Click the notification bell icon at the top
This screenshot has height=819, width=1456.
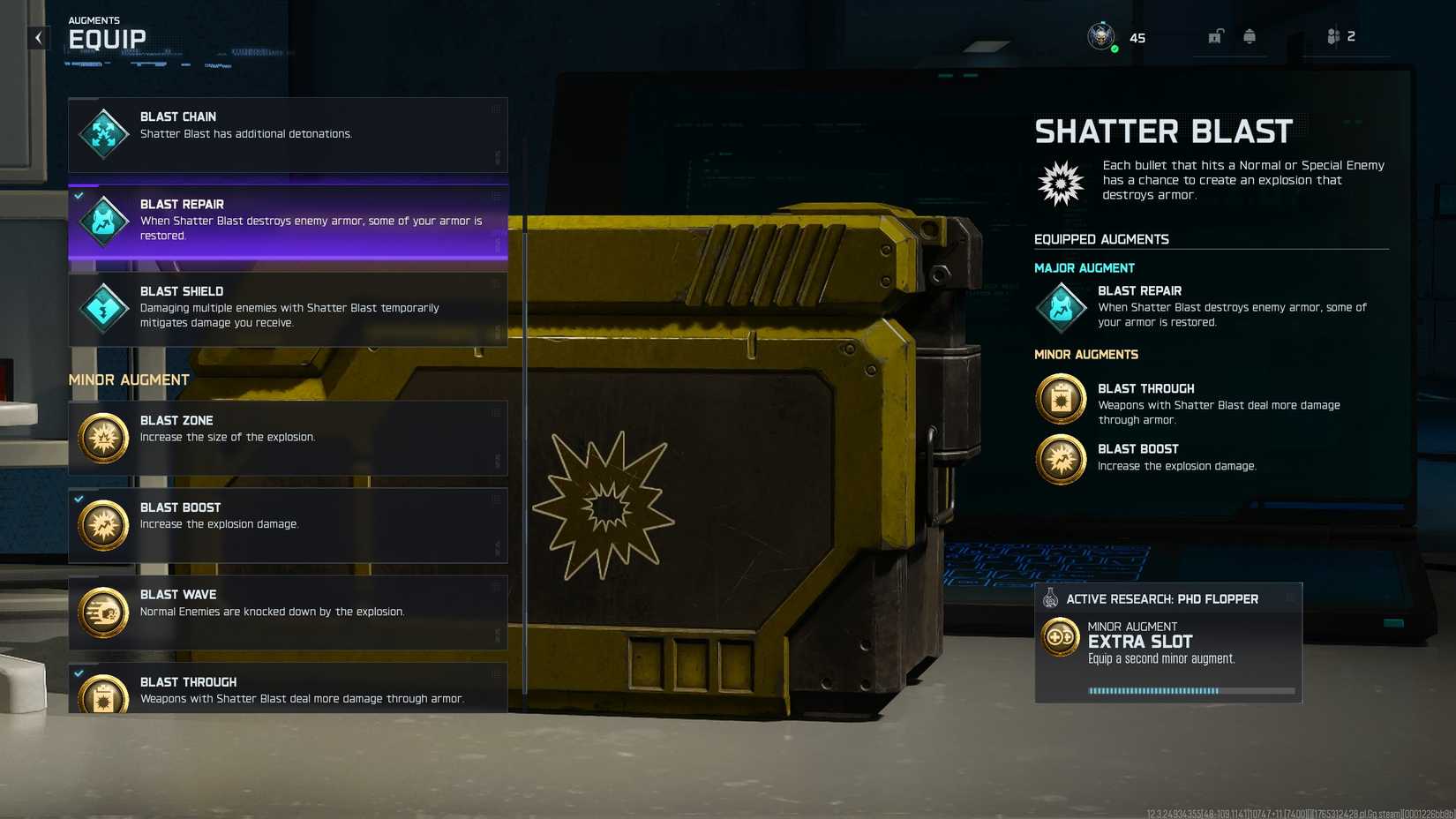point(1250,36)
